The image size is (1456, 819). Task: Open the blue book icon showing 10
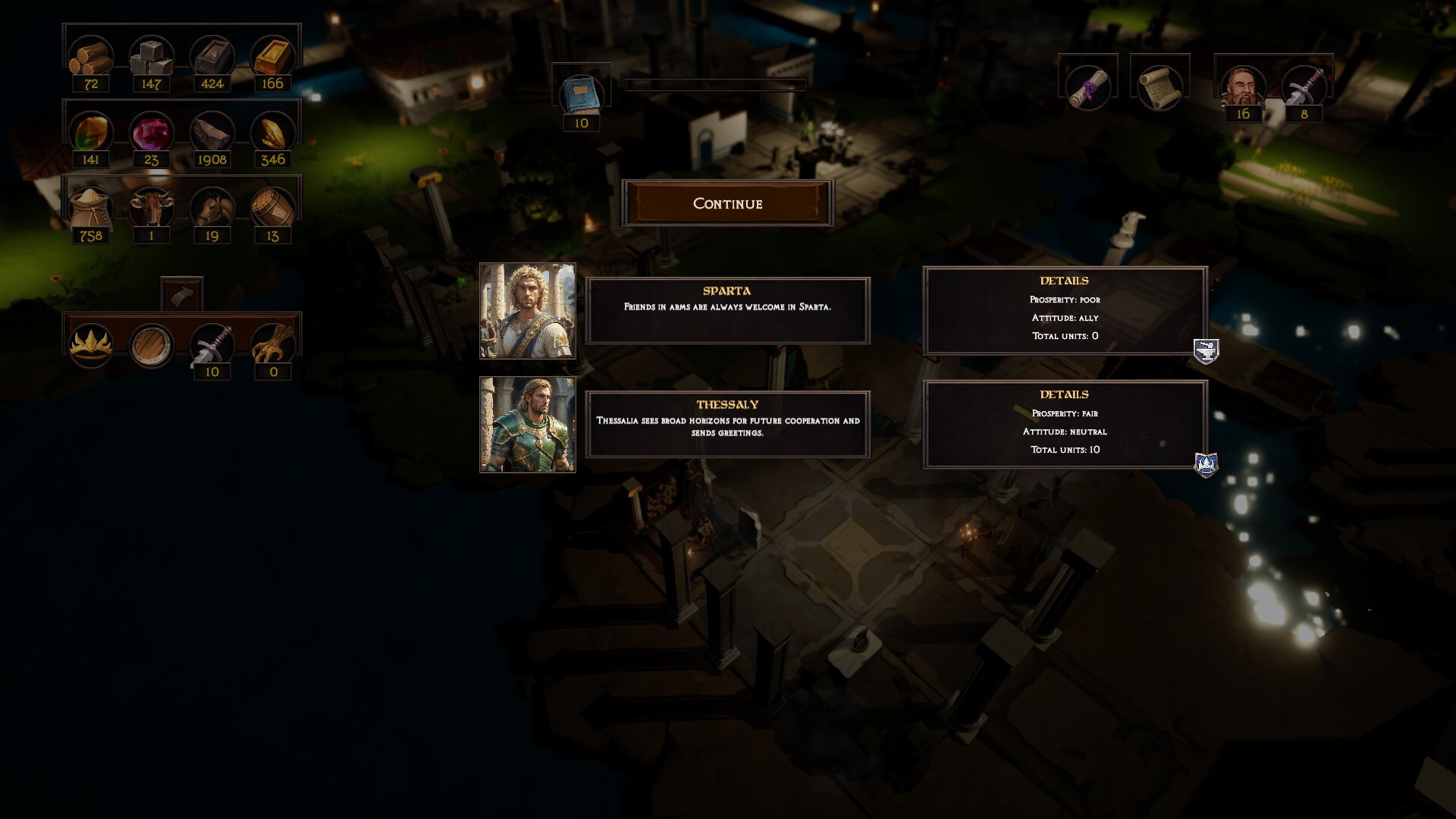tap(582, 94)
